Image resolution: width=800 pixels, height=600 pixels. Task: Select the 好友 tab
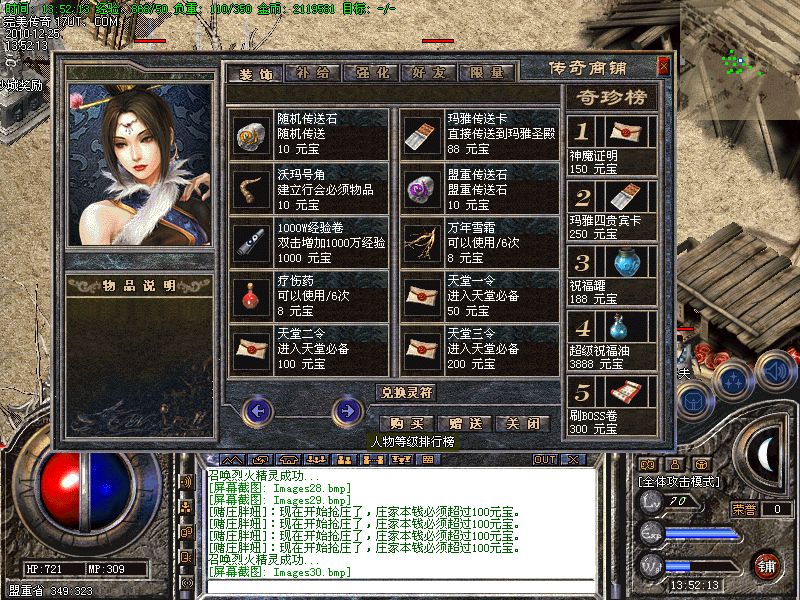click(x=429, y=72)
